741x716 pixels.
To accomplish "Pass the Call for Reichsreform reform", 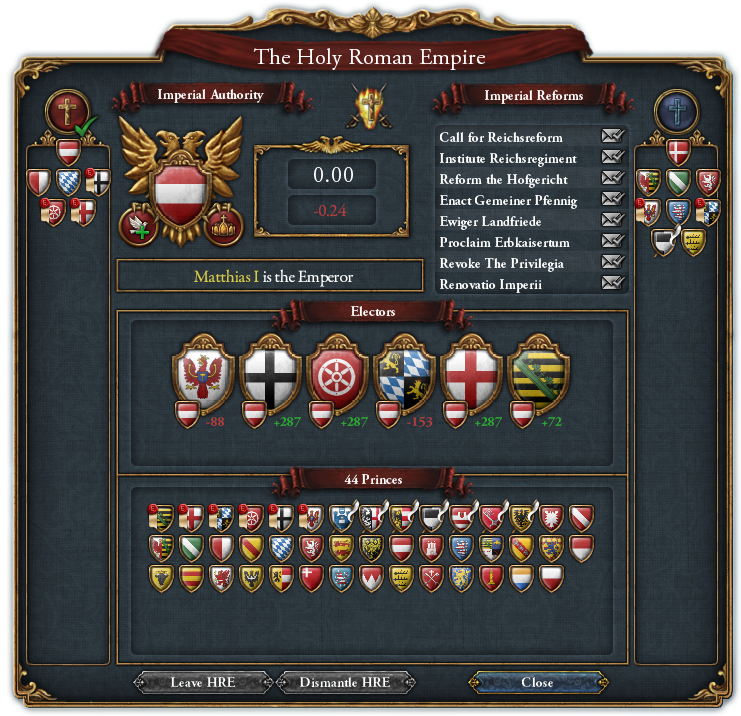I will pos(612,137).
